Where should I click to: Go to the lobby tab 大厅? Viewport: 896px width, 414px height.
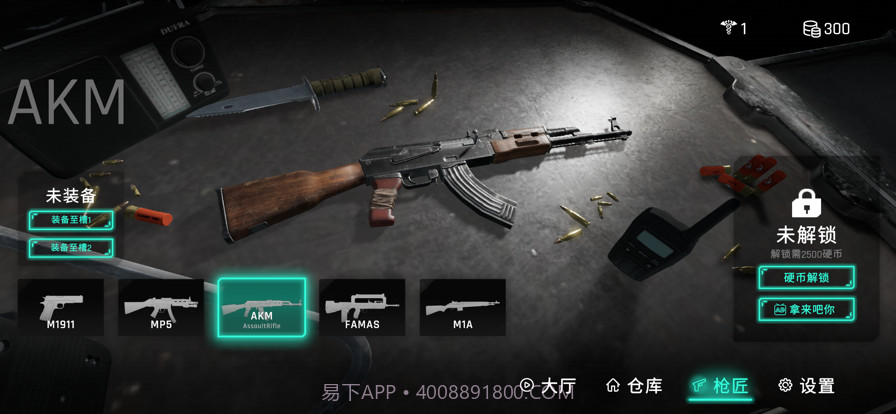[547, 385]
